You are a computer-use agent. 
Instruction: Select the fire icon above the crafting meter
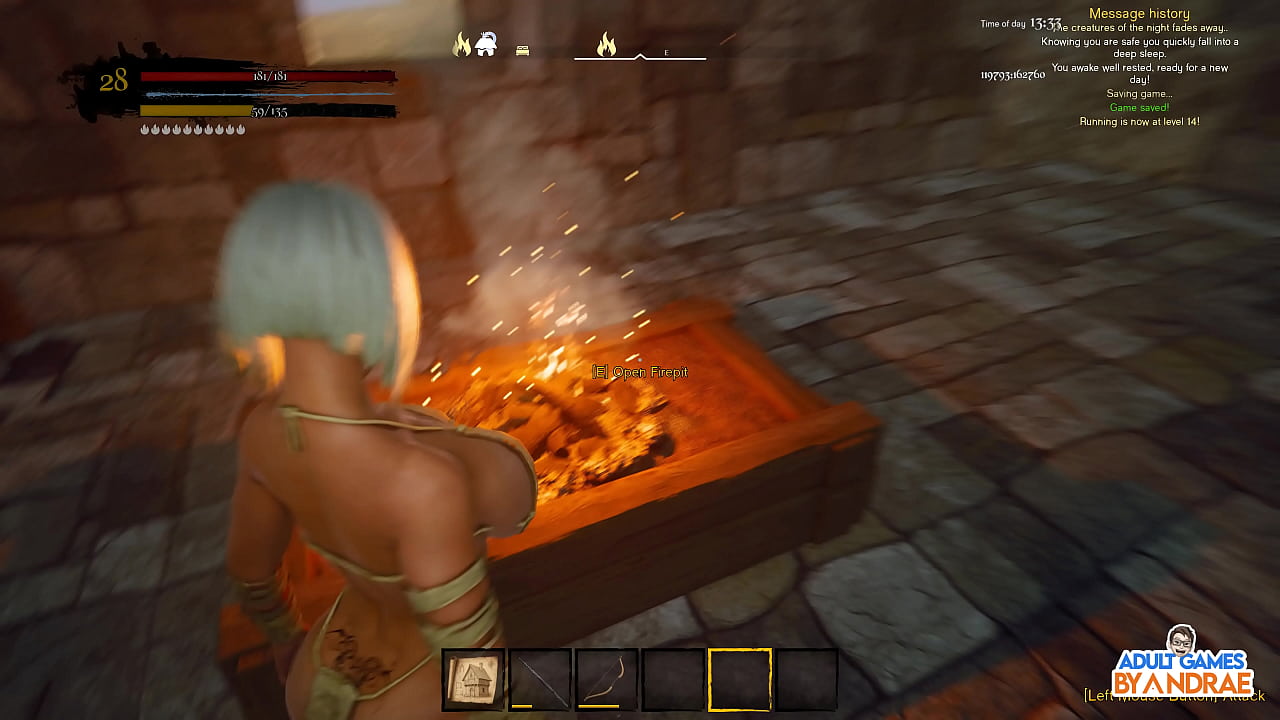coord(606,46)
